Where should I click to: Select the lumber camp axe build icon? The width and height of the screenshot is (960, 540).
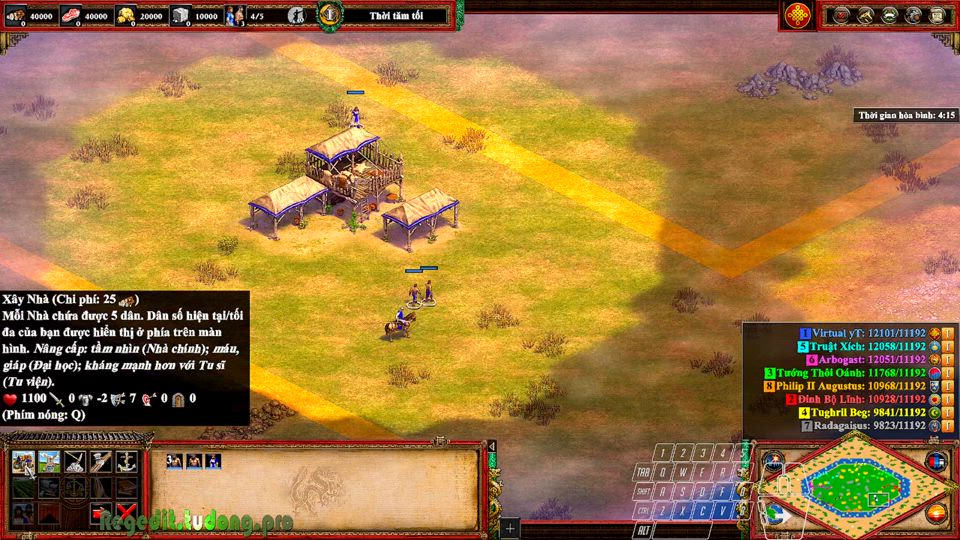[100, 462]
